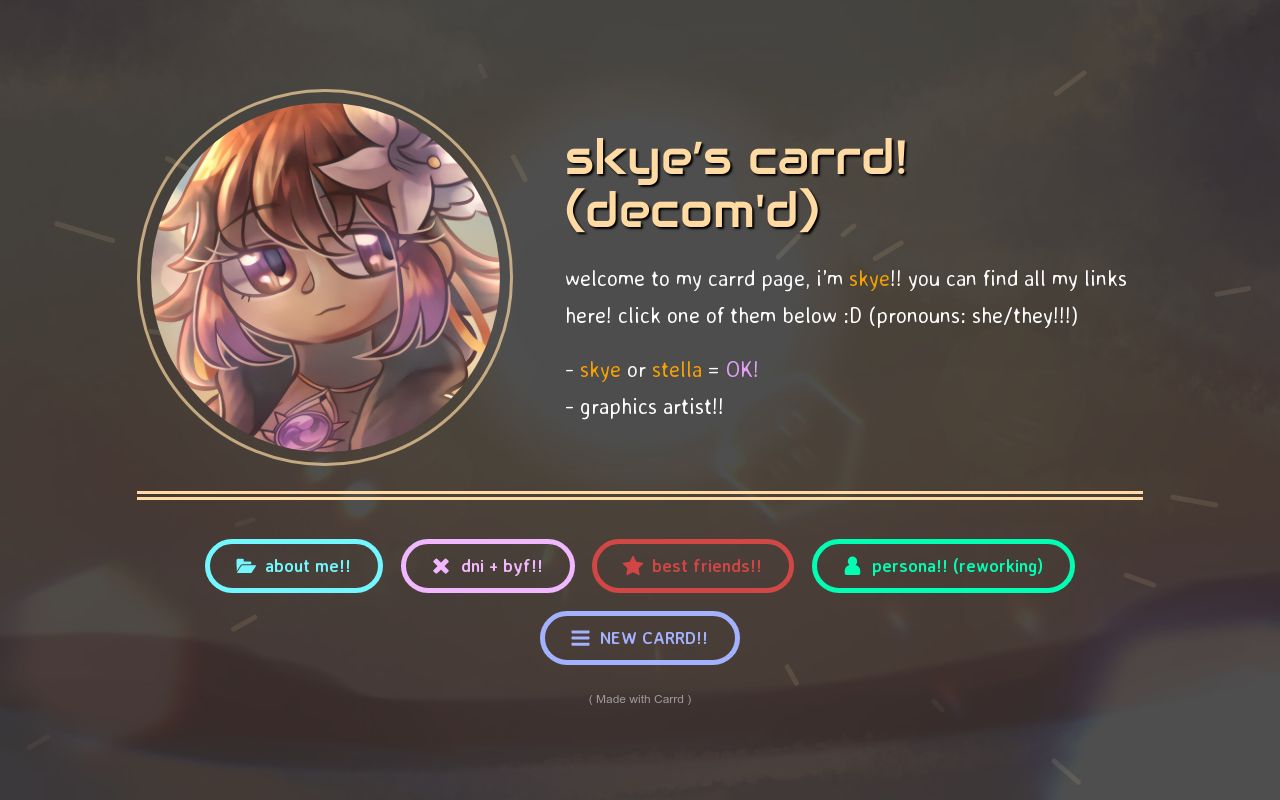Click the orange skye name link
This screenshot has width=1280, height=800.
click(x=869, y=279)
